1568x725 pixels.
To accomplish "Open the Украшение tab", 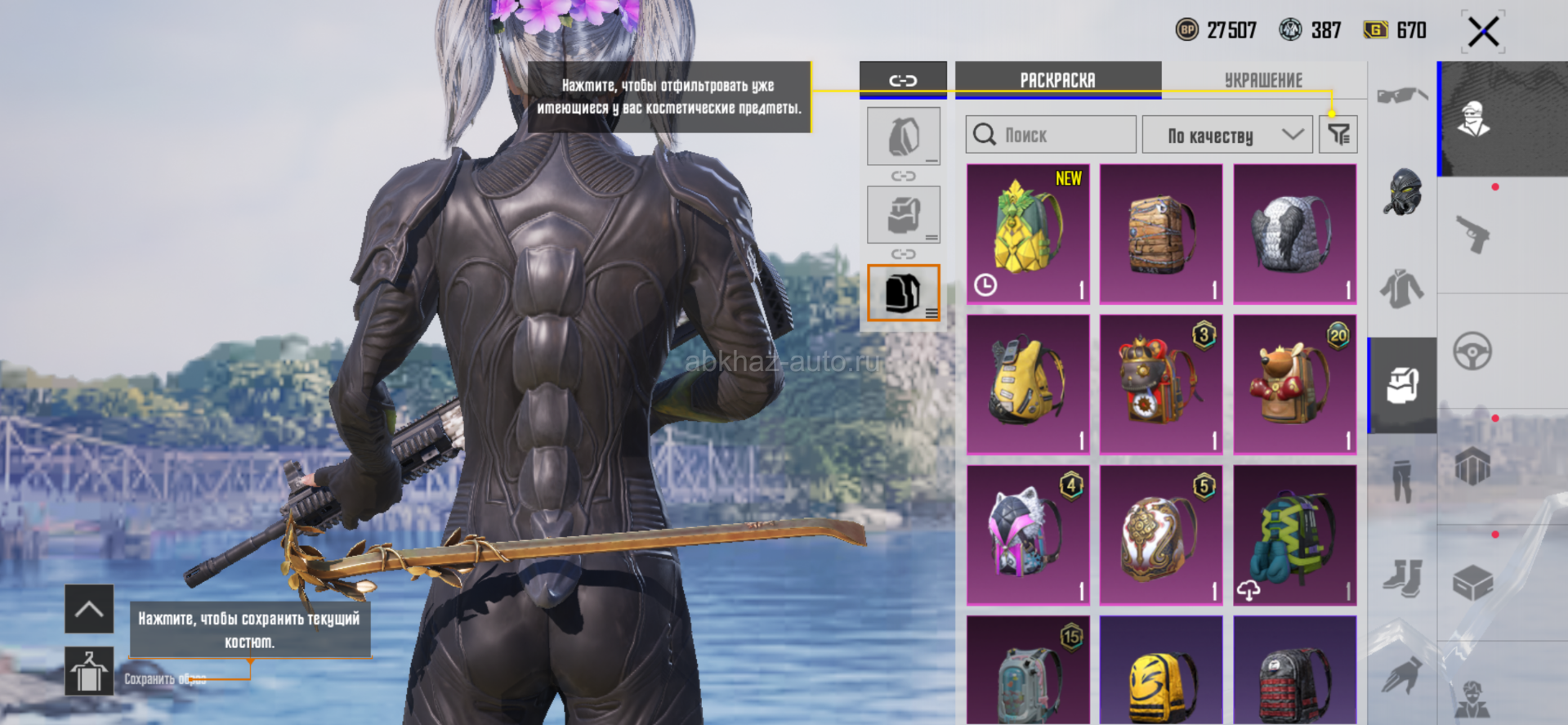I will tap(1263, 80).
